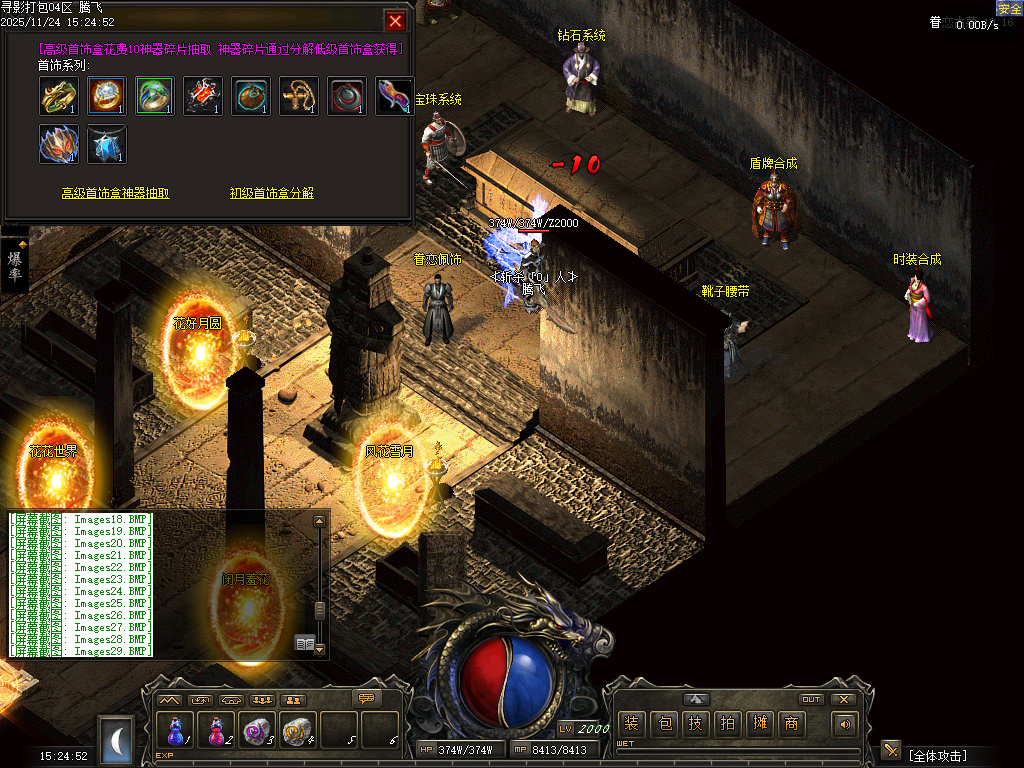Viewport: 1024px width, 768px height.
Task: Use the orange scroll in slot 4
Action: pos(298,731)
